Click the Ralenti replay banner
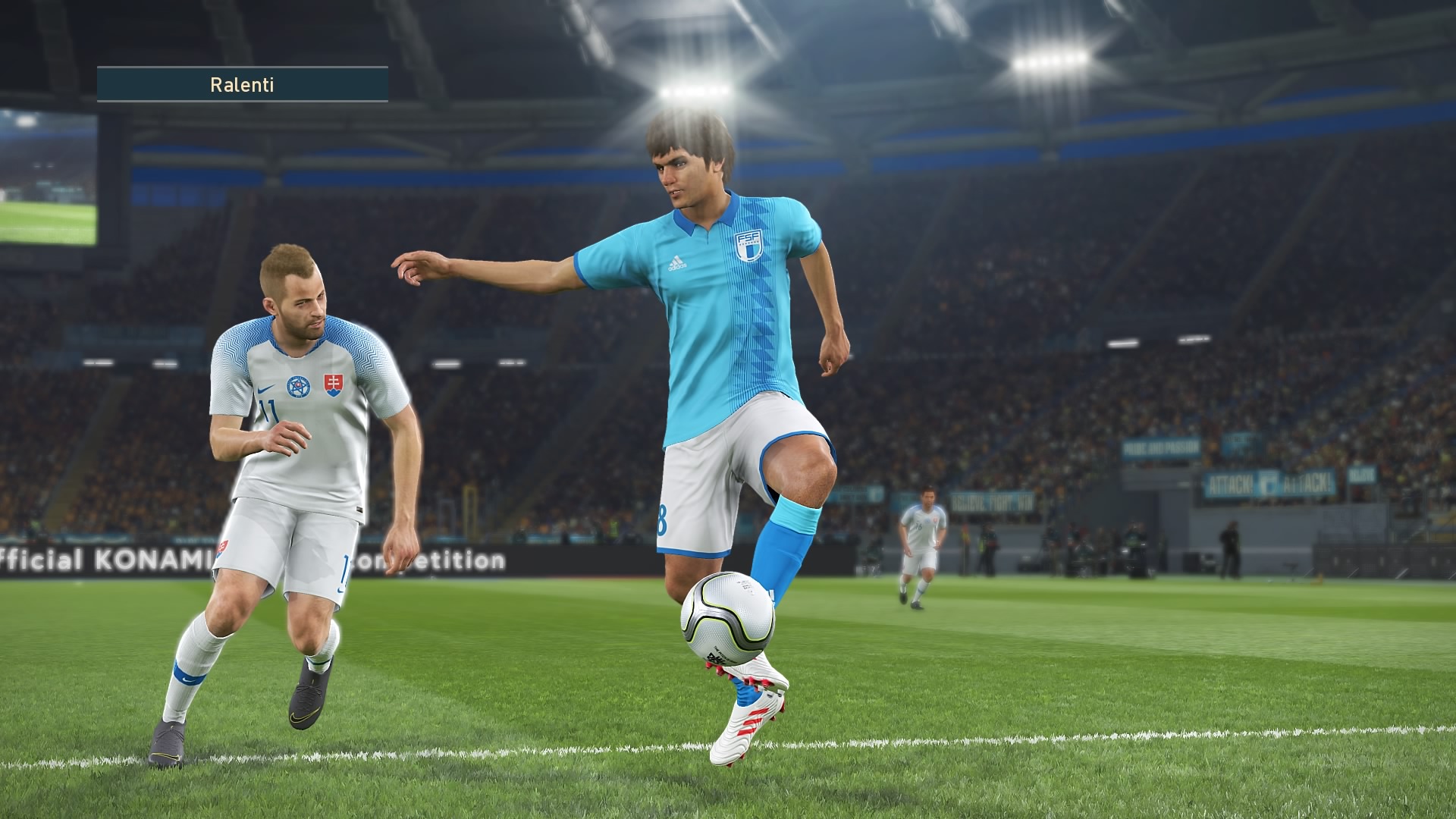The height and width of the screenshot is (819, 1456). coord(242,84)
